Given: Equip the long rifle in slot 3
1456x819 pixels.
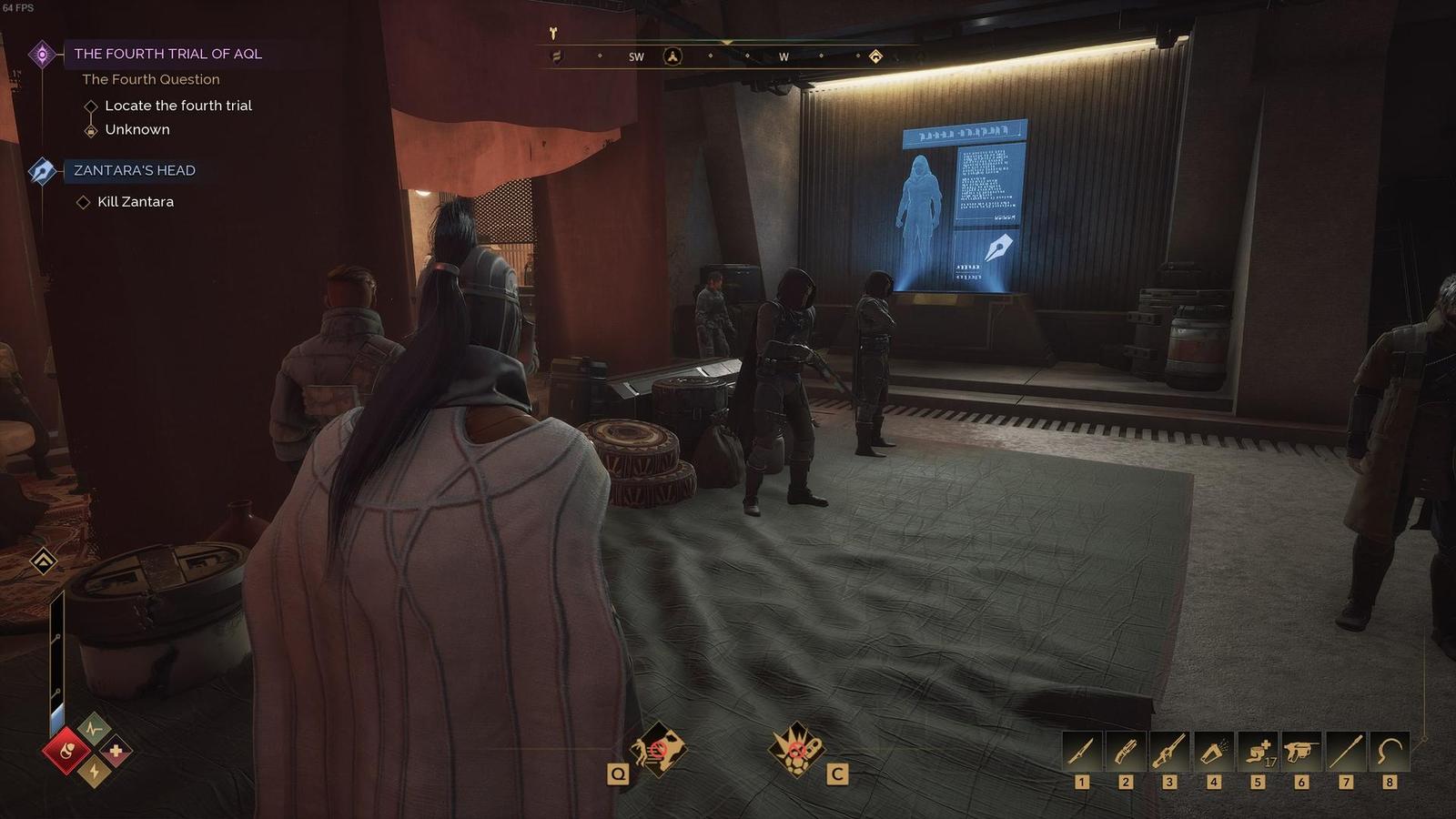Looking at the screenshot, I should tap(1169, 752).
